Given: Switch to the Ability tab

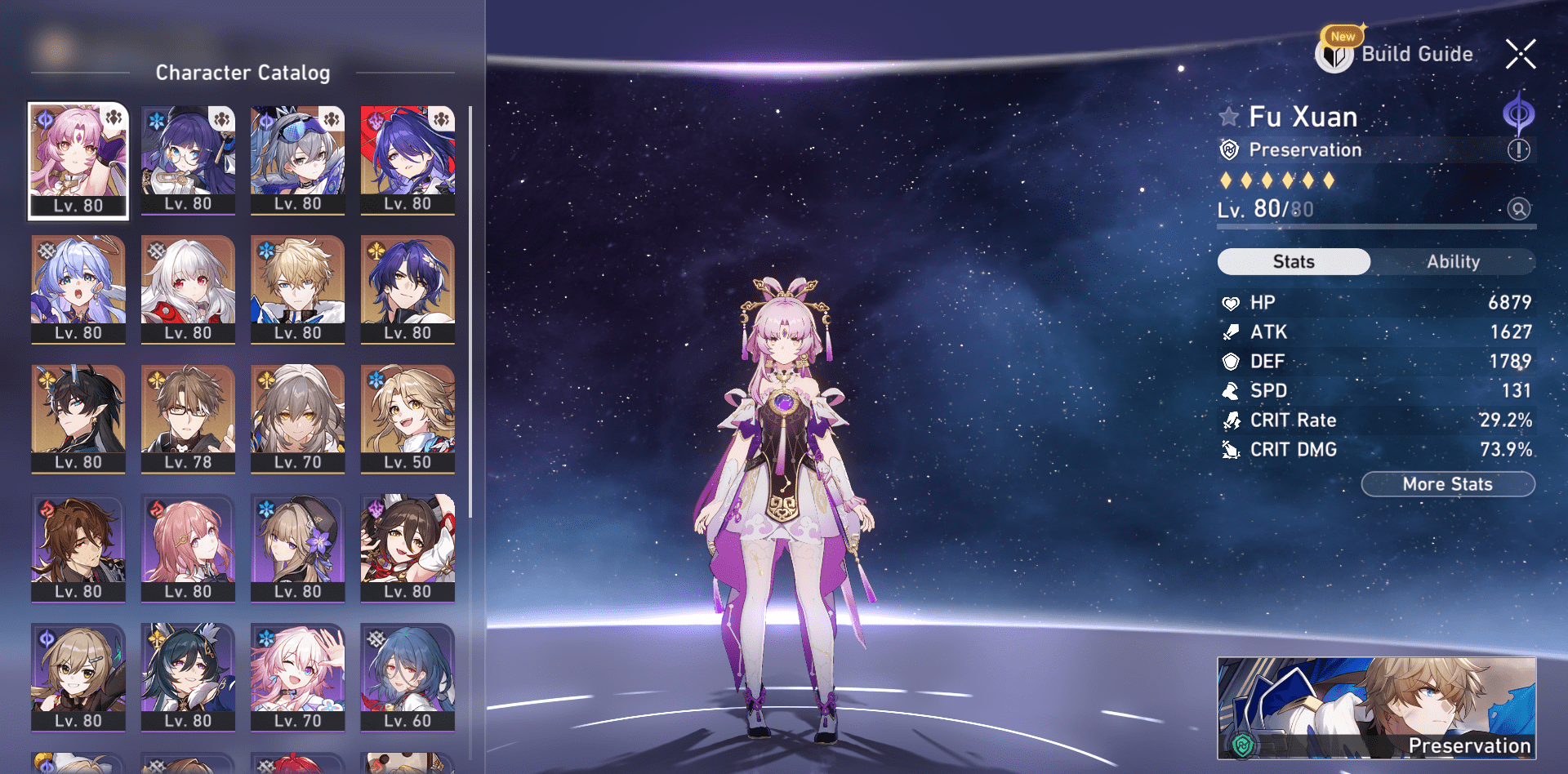Looking at the screenshot, I should click(x=1454, y=261).
